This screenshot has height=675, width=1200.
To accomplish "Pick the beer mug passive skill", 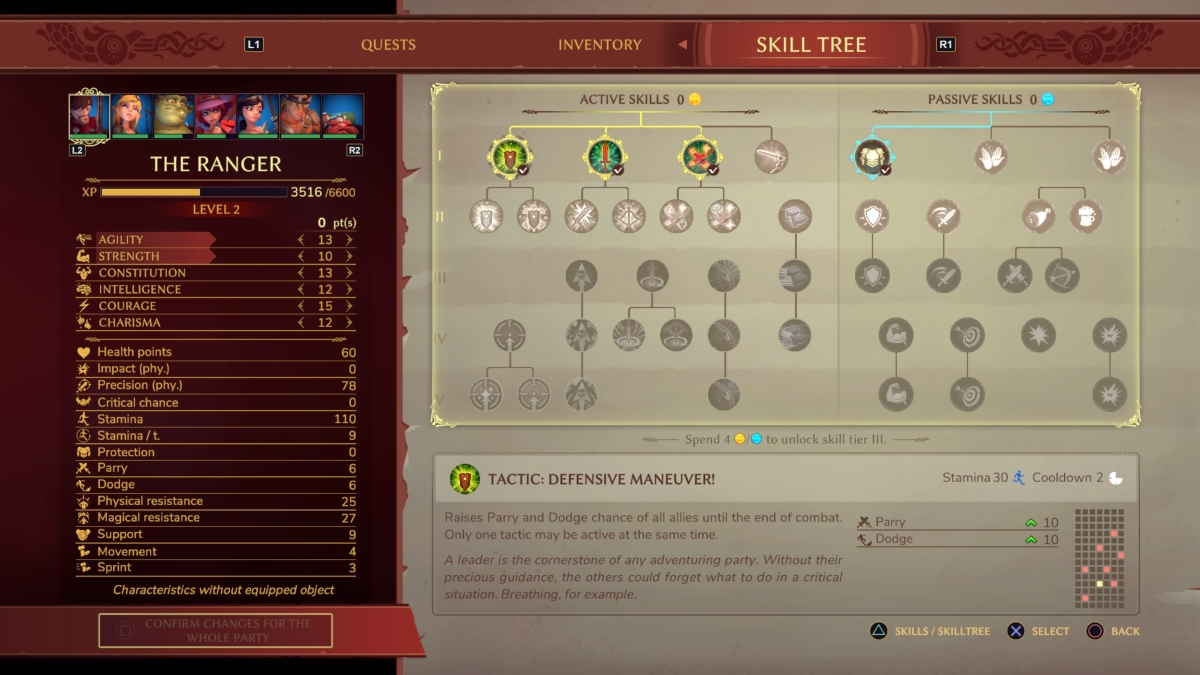I will [x=1086, y=216].
